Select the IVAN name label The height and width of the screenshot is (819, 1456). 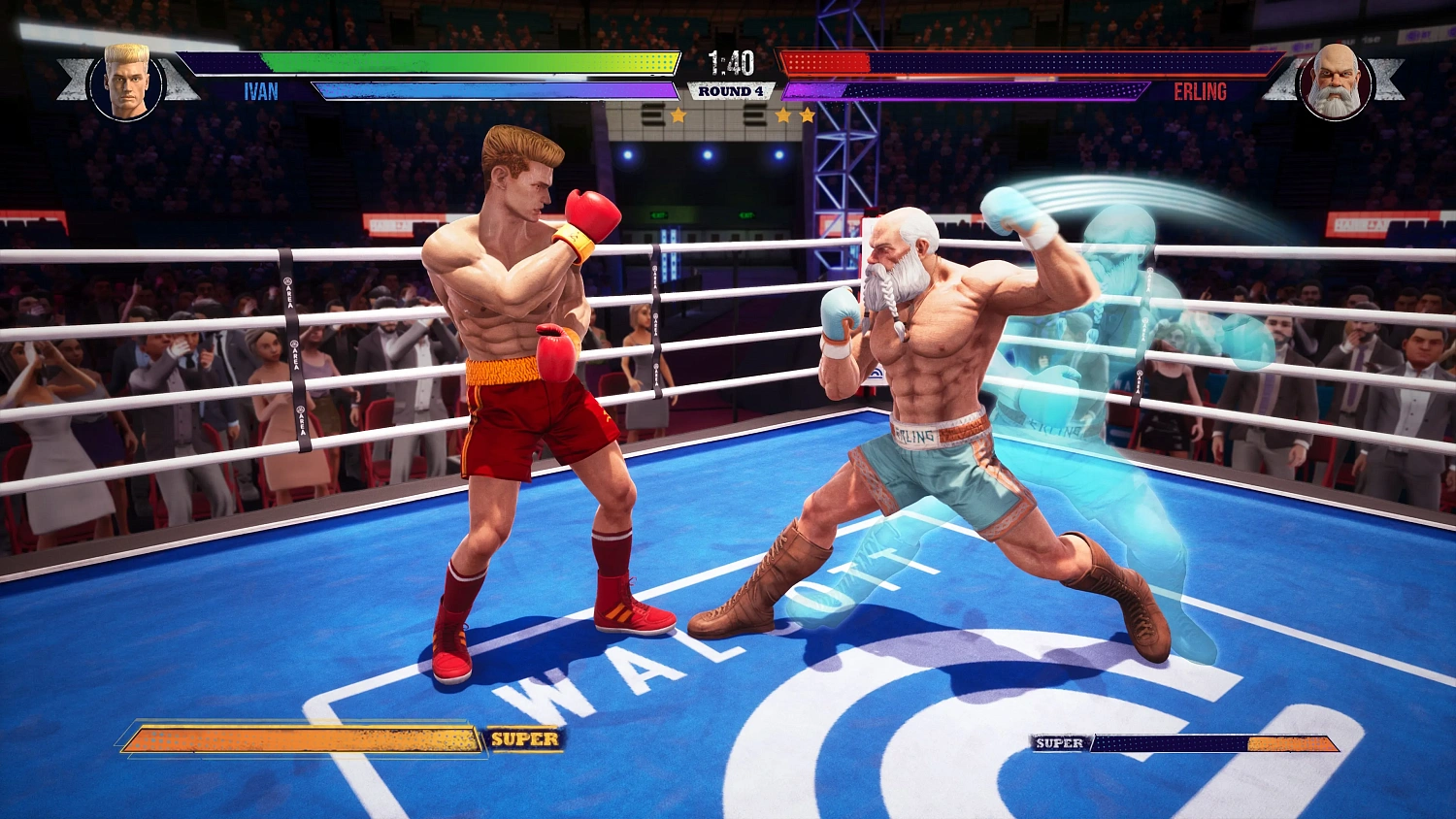[x=260, y=93]
